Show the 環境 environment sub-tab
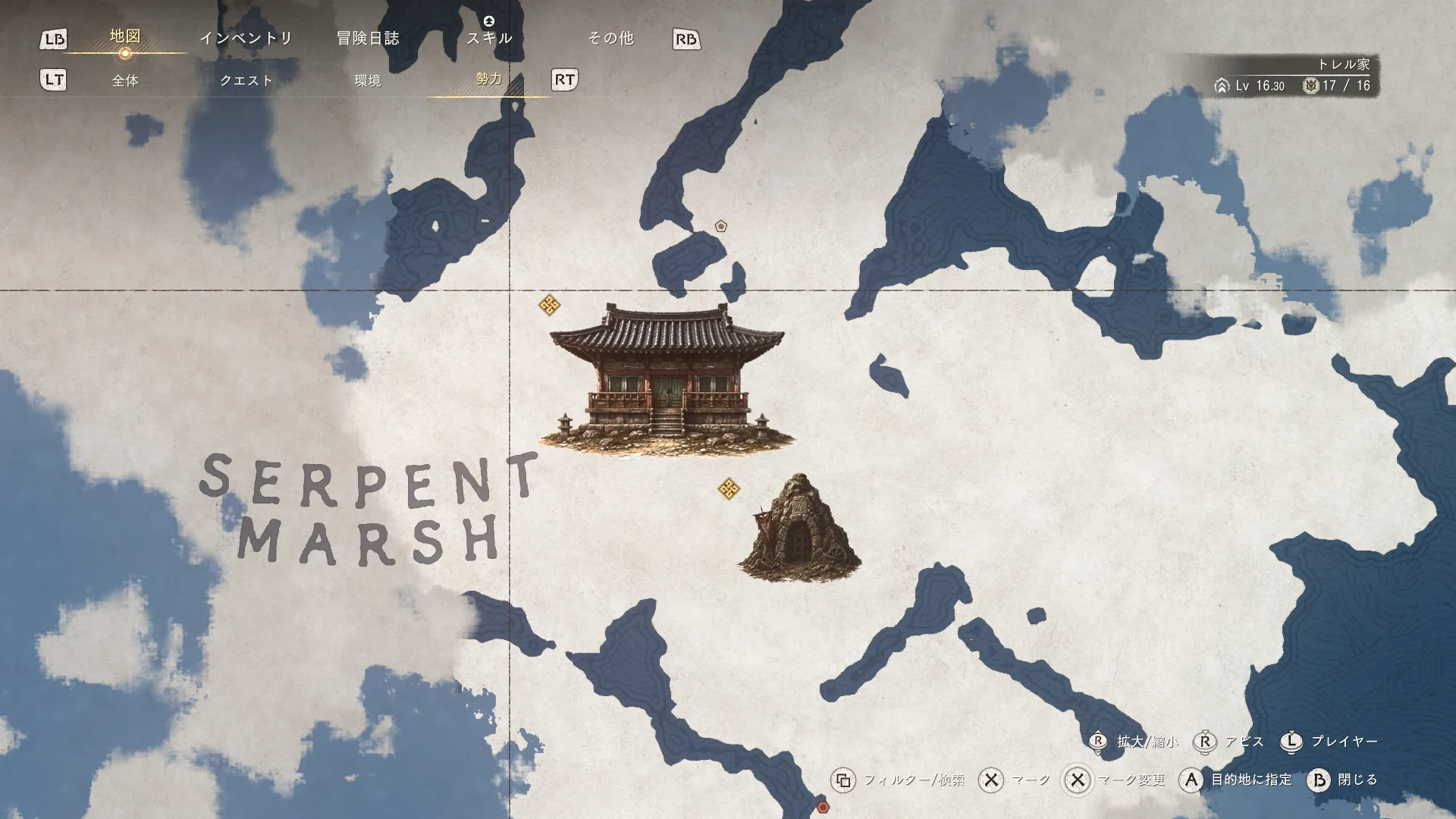The width and height of the screenshot is (1456, 819). click(x=368, y=80)
